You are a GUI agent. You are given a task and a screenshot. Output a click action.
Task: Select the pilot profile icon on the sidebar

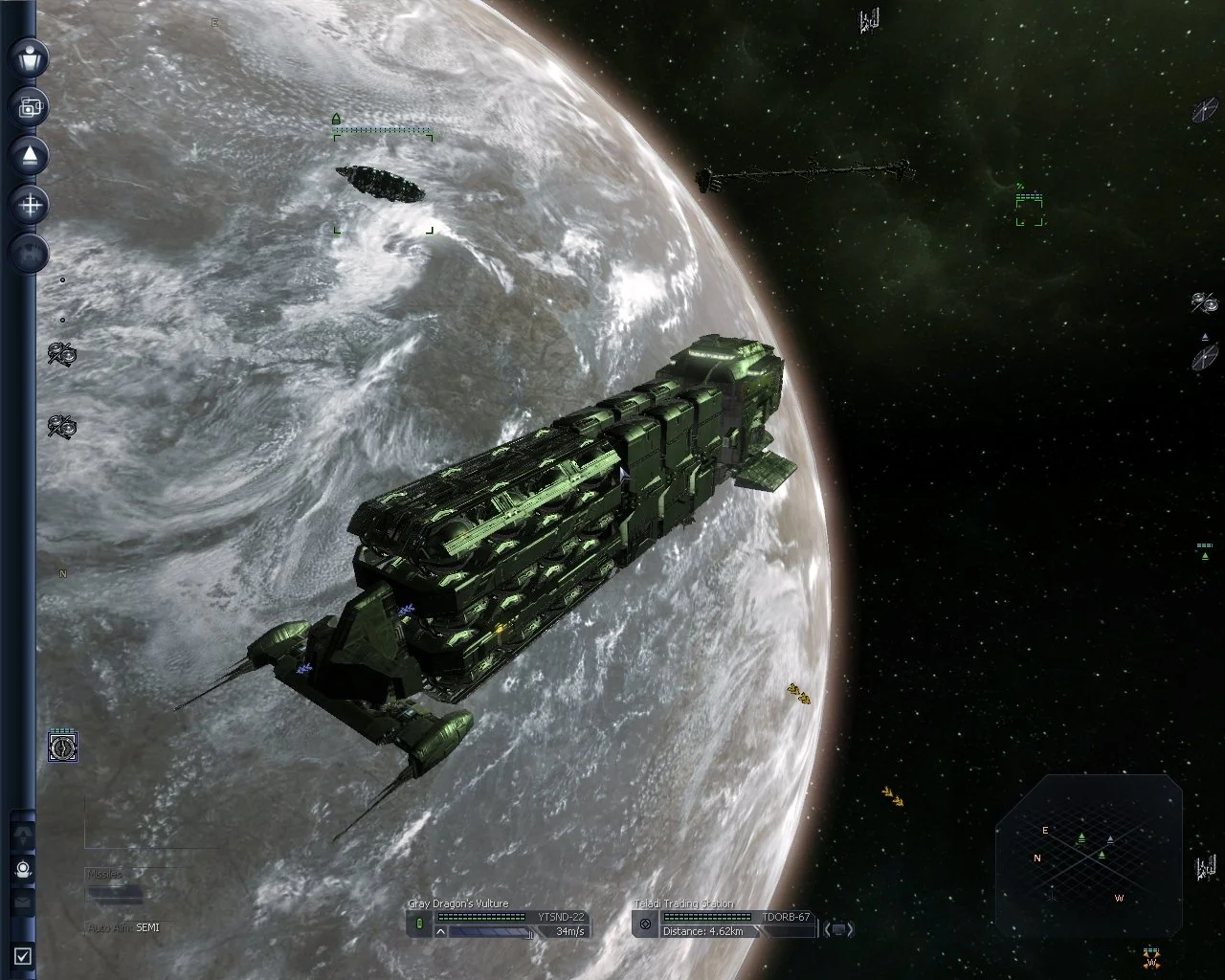pyautogui.click(x=29, y=59)
